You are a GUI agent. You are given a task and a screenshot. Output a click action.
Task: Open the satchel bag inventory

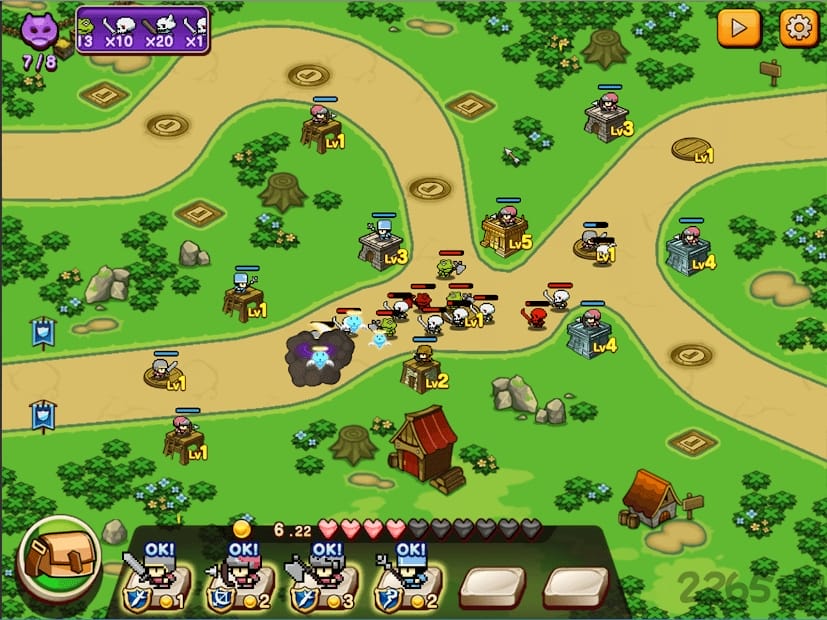57,559
